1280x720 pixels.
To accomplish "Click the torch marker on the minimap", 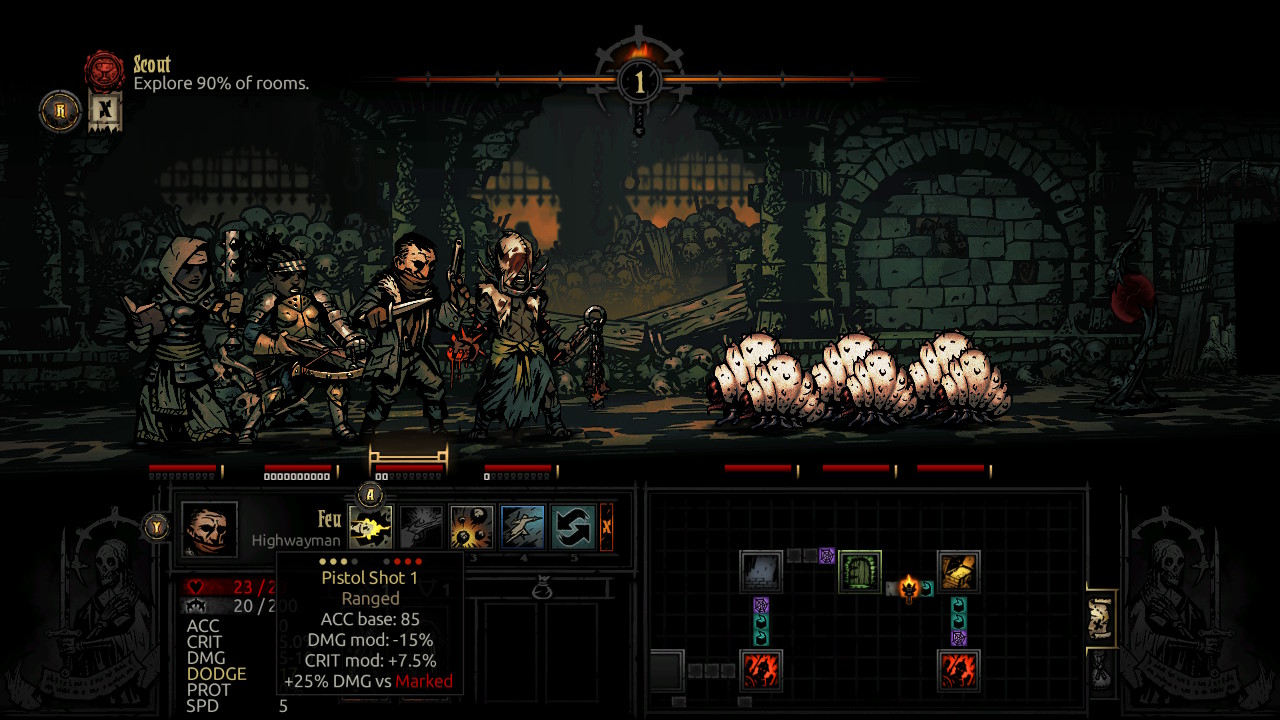I will [909, 588].
